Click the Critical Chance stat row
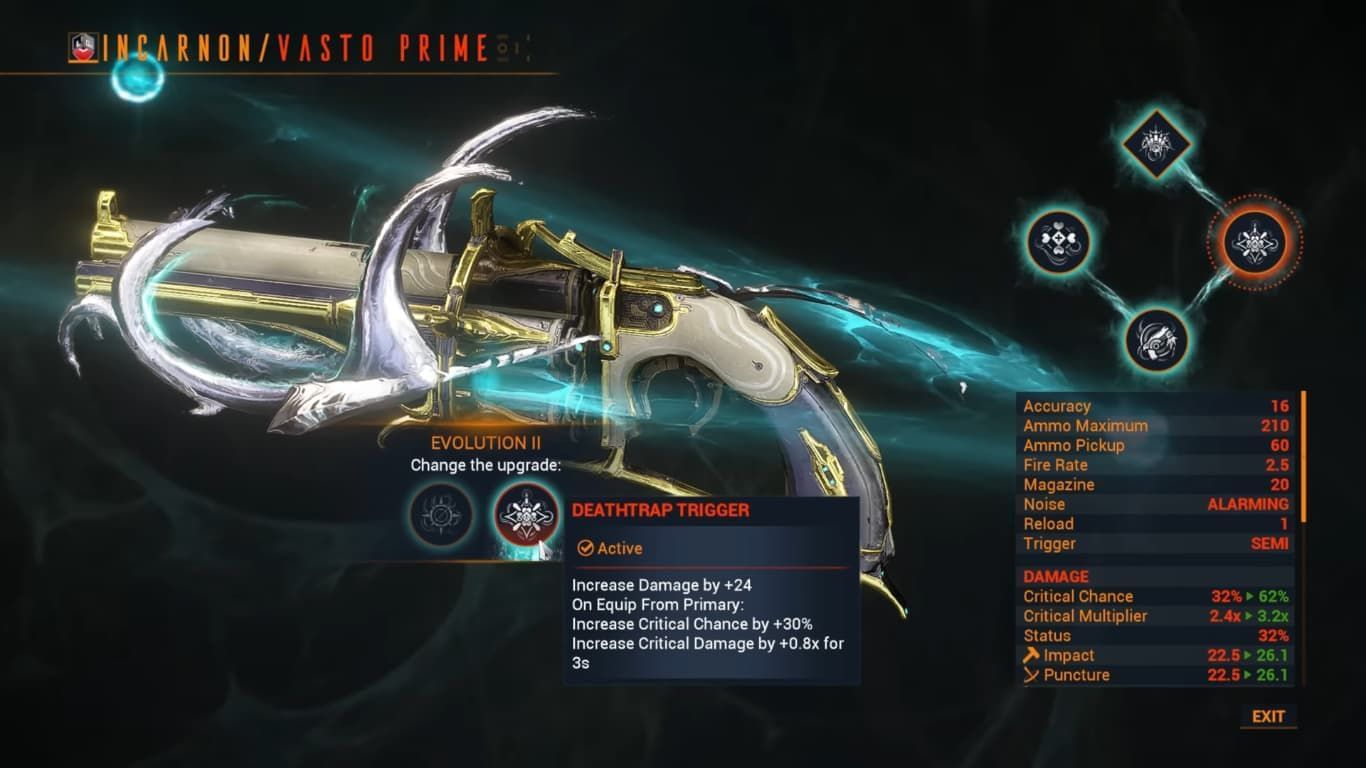Viewport: 1366px width, 768px height. (1079, 596)
